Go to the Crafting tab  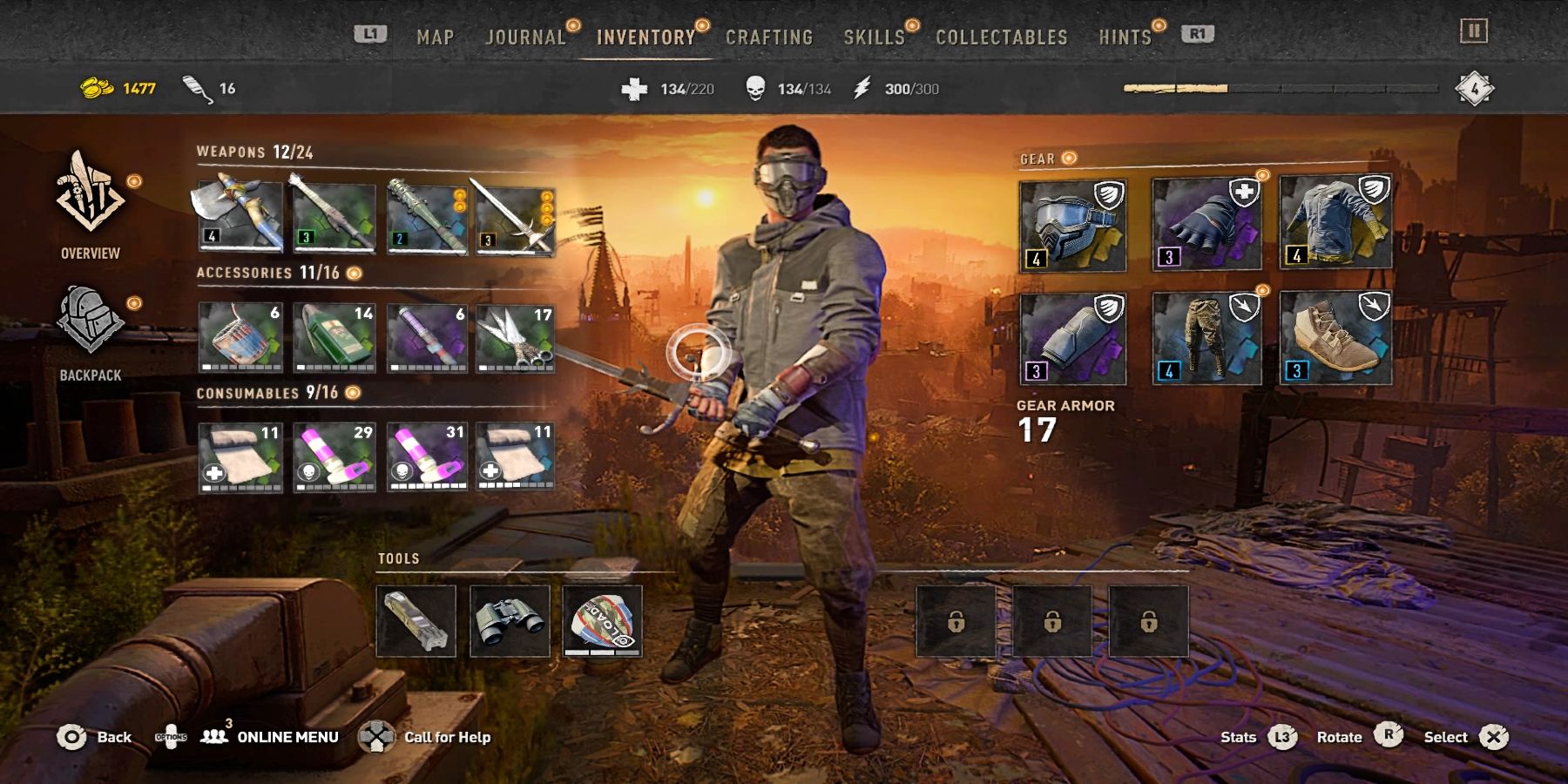pos(769,37)
